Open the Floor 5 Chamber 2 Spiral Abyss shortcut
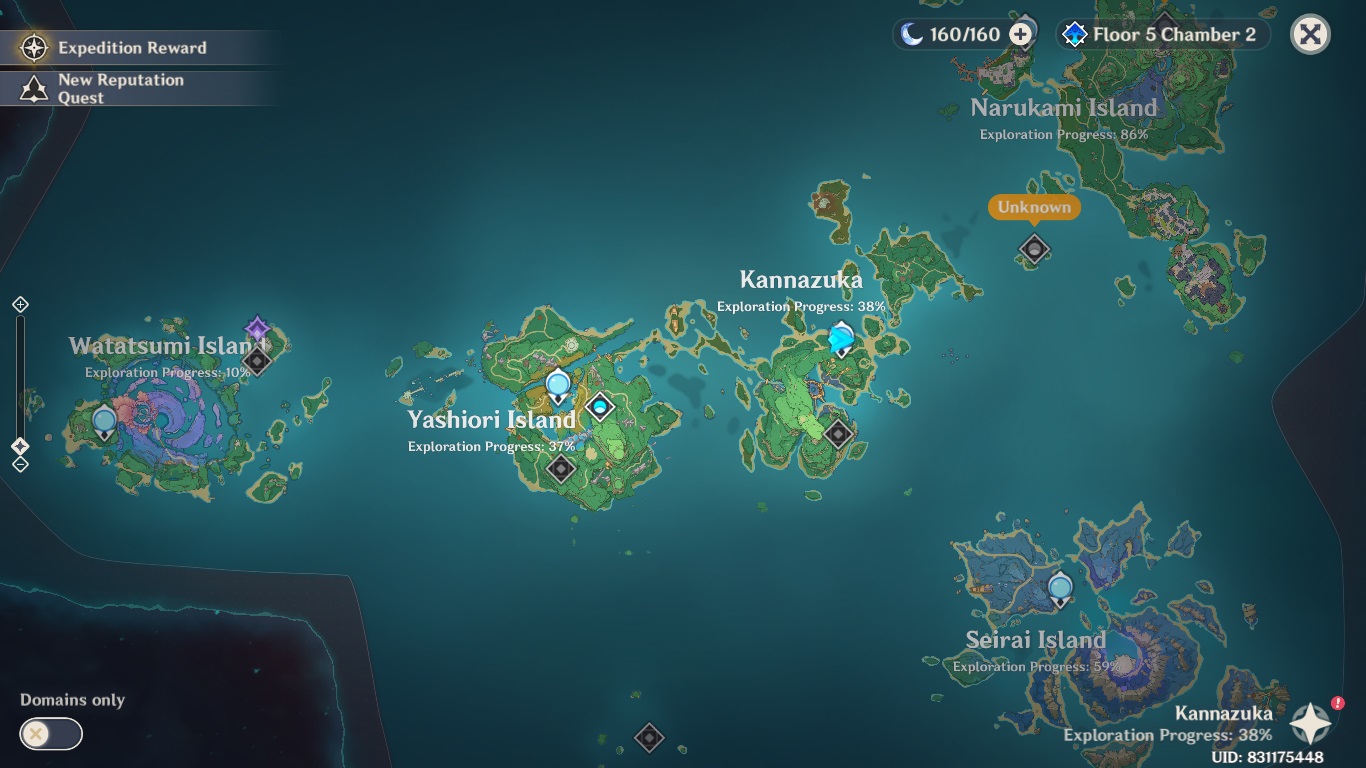 coord(1162,35)
